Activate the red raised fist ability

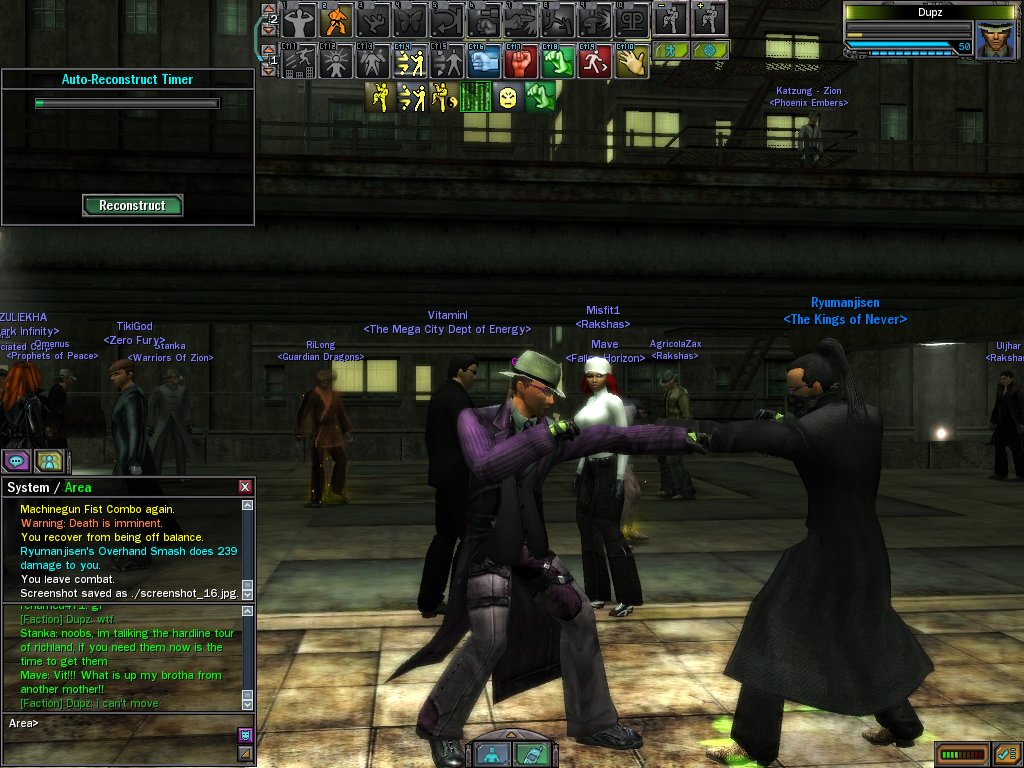coord(521,62)
